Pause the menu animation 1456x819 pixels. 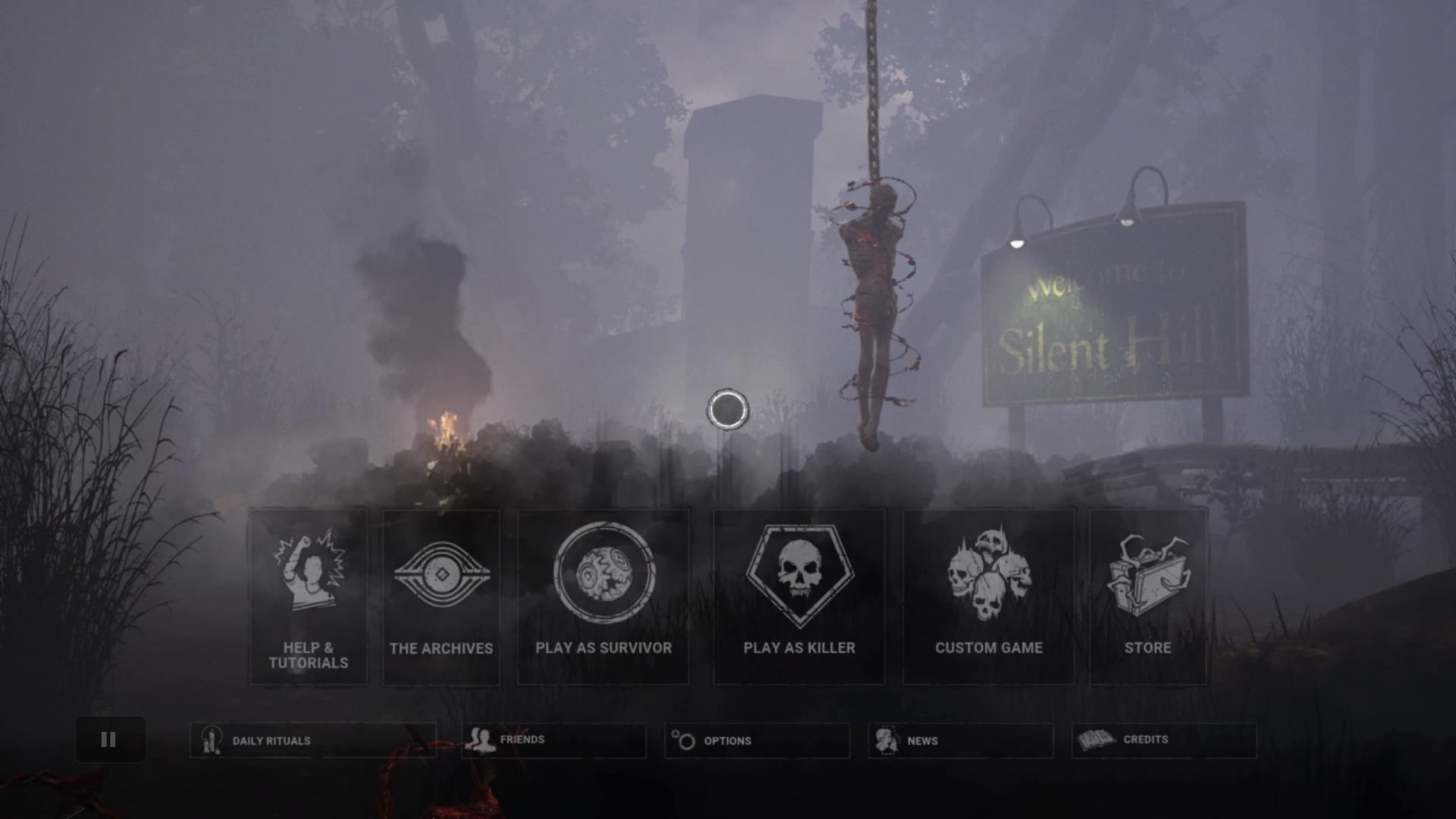point(109,739)
